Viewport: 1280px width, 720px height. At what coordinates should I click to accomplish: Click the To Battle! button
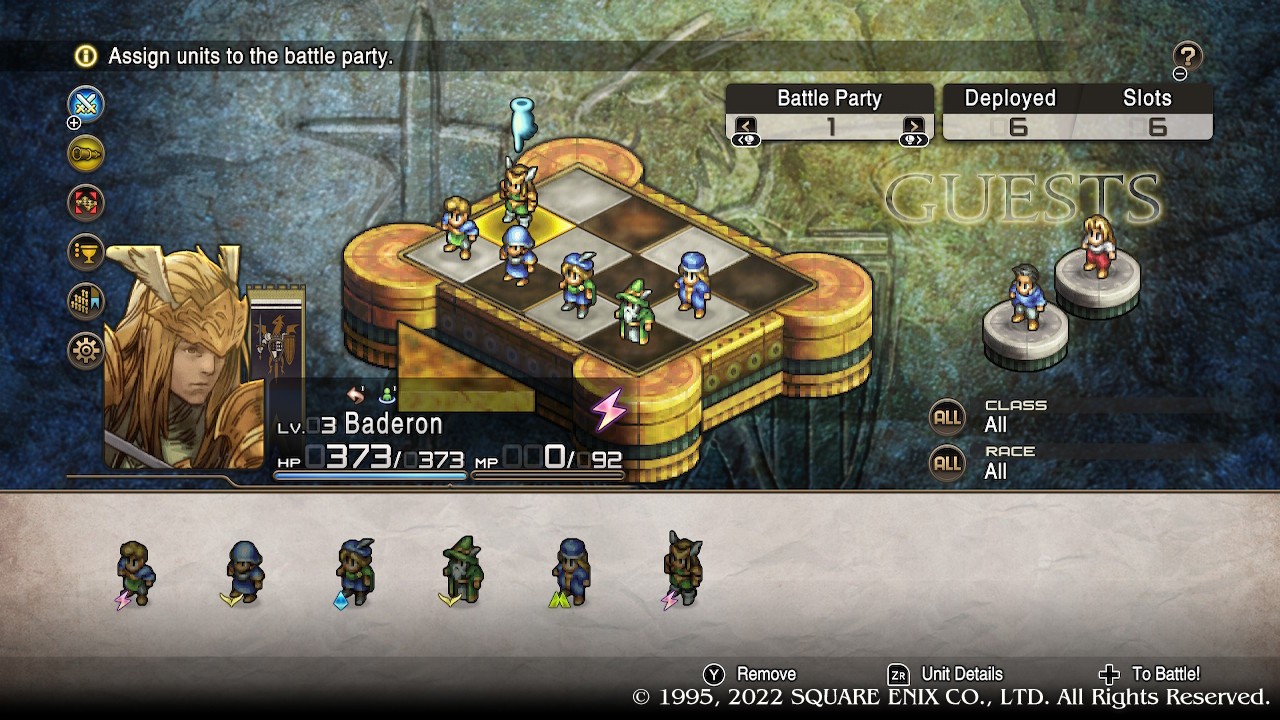click(1150, 674)
